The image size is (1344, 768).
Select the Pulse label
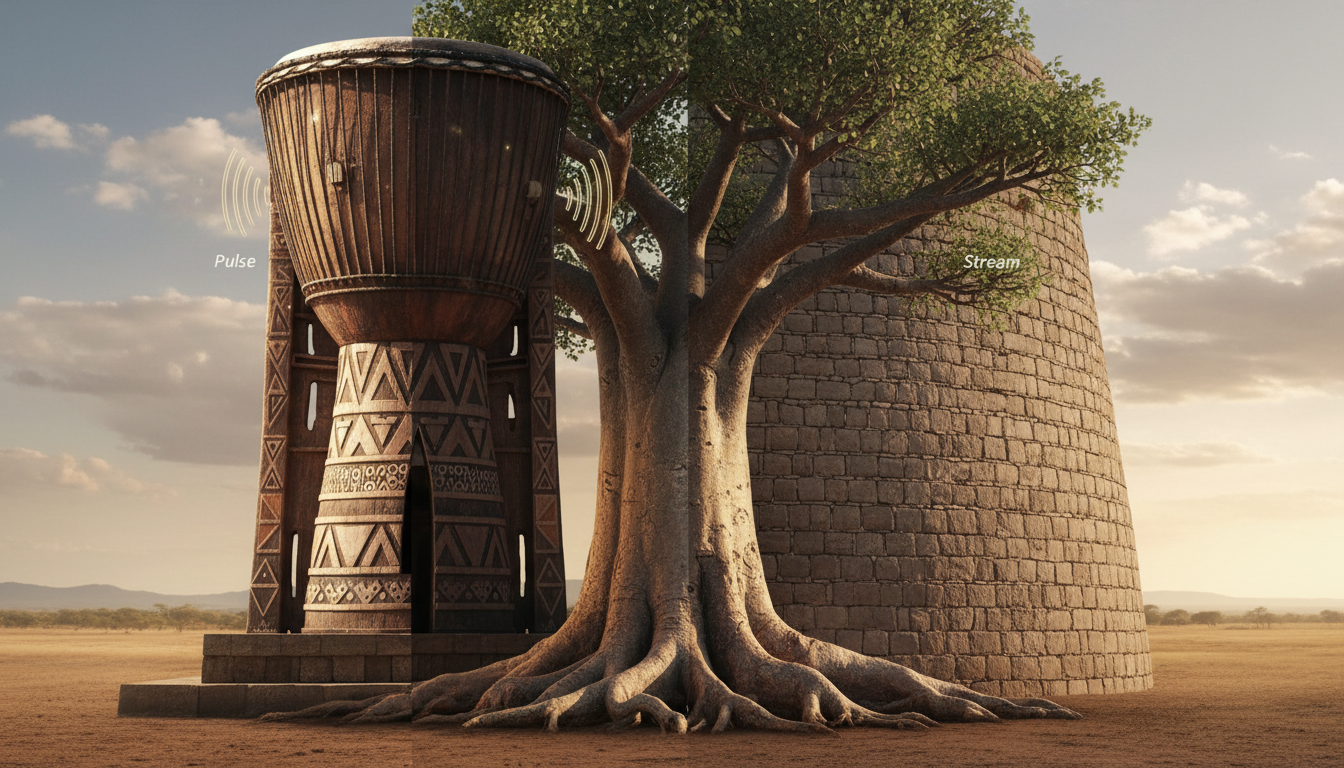coord(235,261)
